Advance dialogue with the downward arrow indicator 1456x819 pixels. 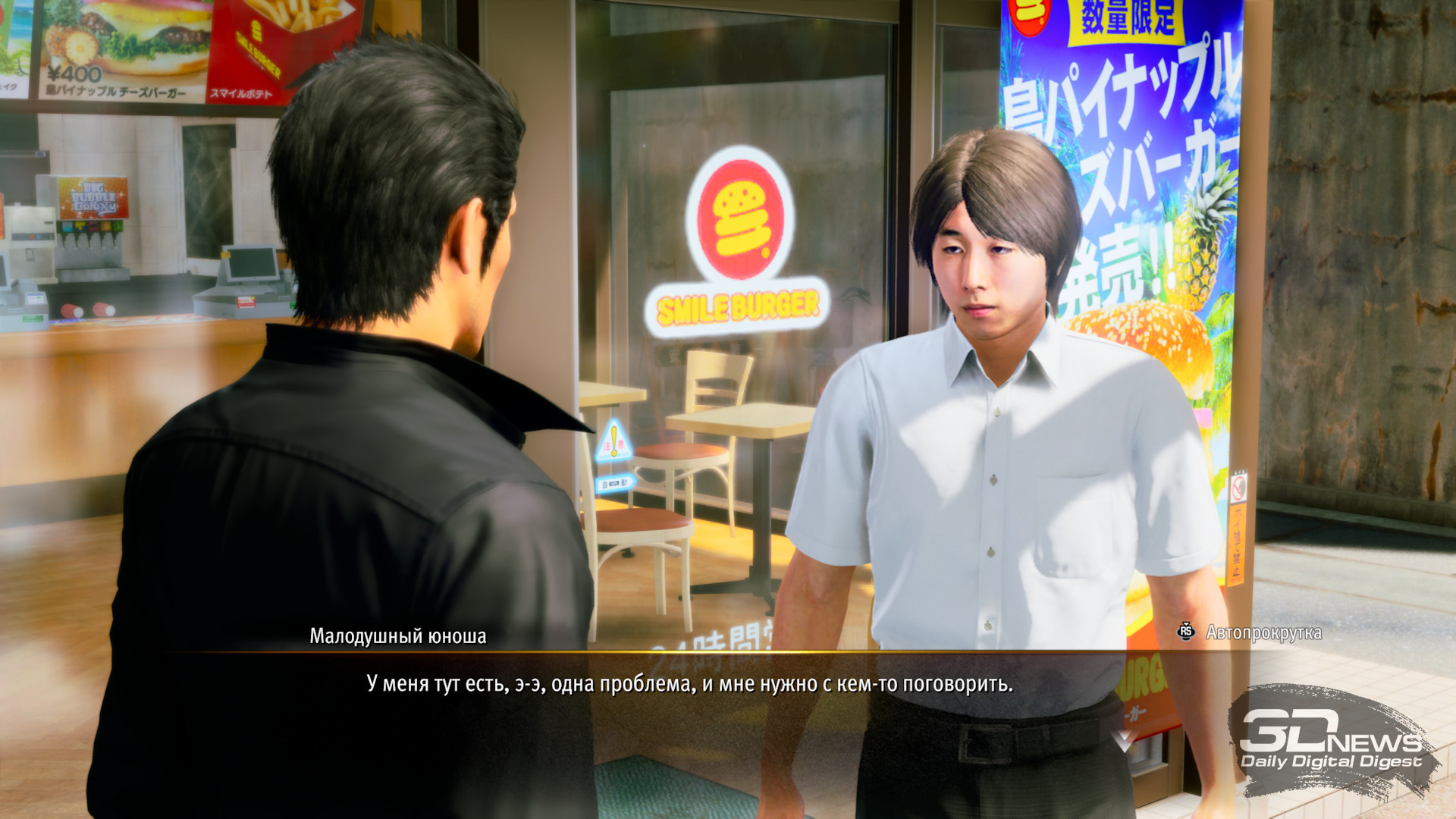(x=1123, y=739)
